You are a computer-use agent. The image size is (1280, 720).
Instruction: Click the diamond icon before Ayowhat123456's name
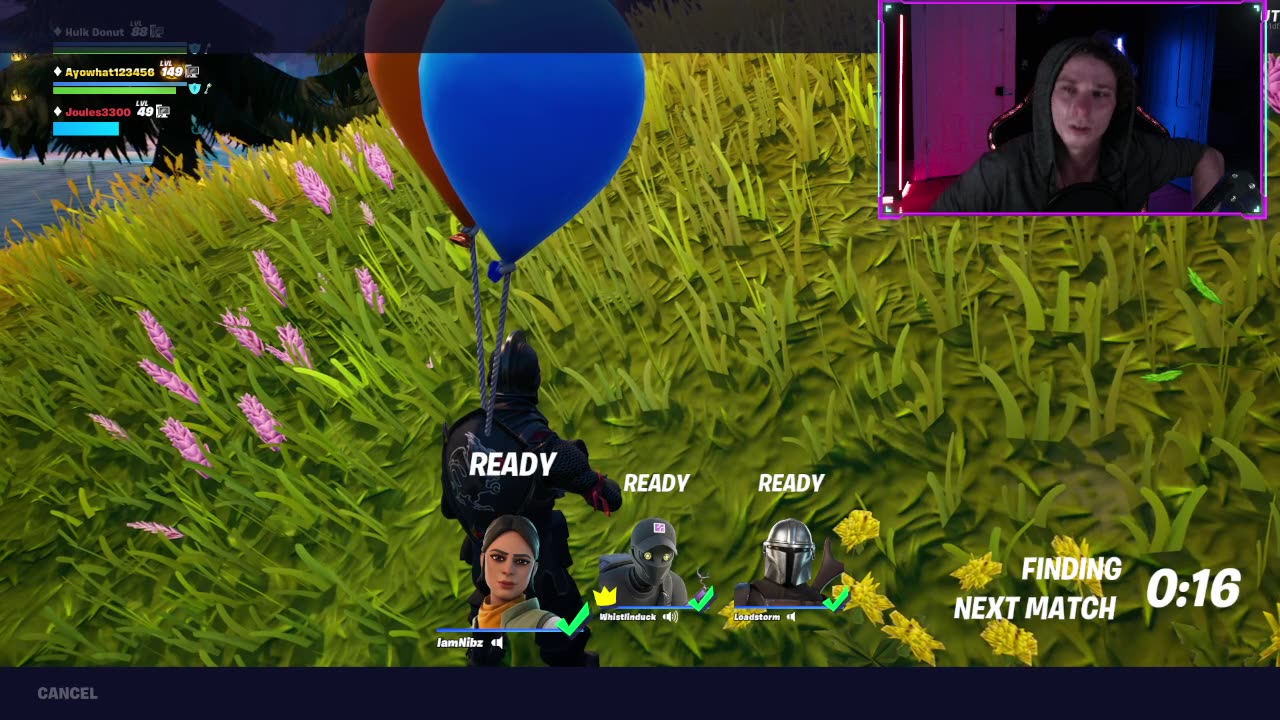point(57,72)
